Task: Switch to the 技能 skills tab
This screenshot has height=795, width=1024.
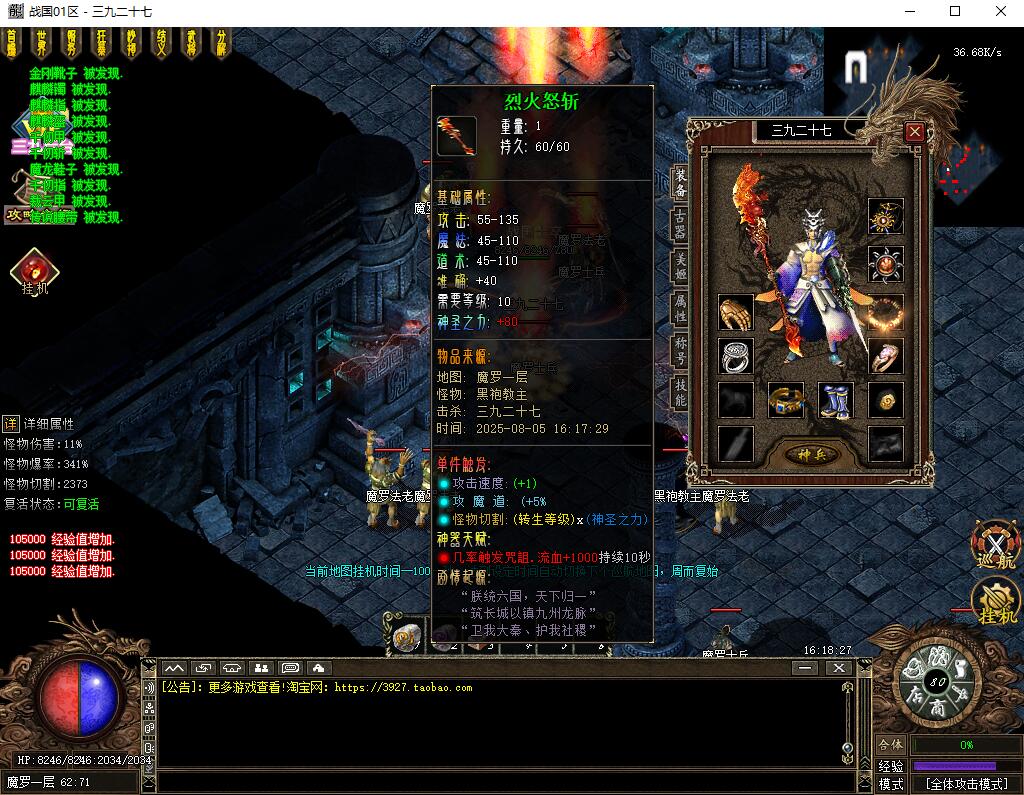Action: point(680,393)
